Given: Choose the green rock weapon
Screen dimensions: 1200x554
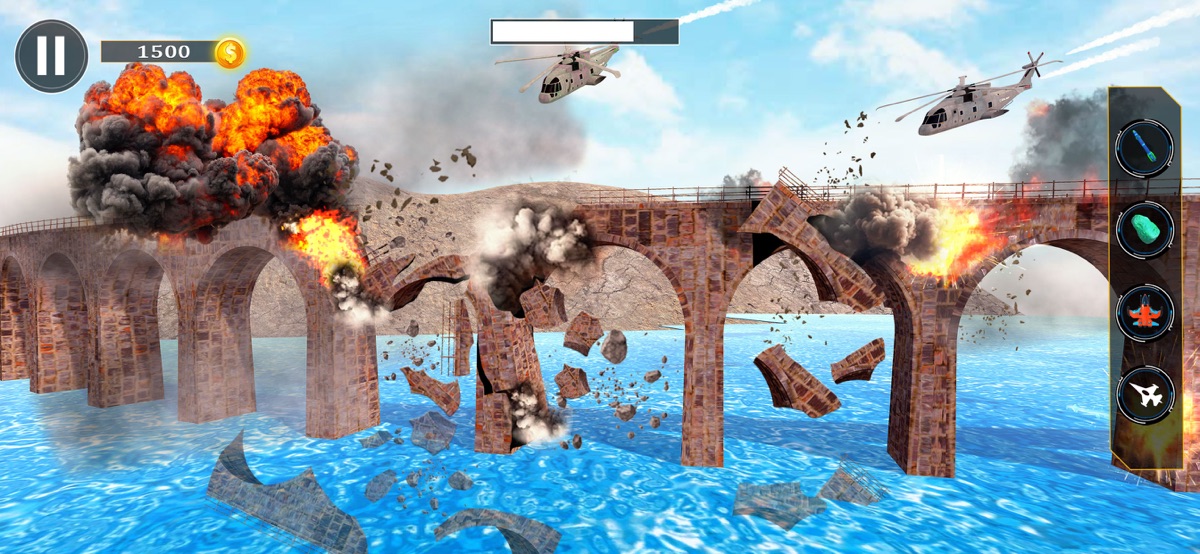Looking at the screenshot, I should (1144, 231).
